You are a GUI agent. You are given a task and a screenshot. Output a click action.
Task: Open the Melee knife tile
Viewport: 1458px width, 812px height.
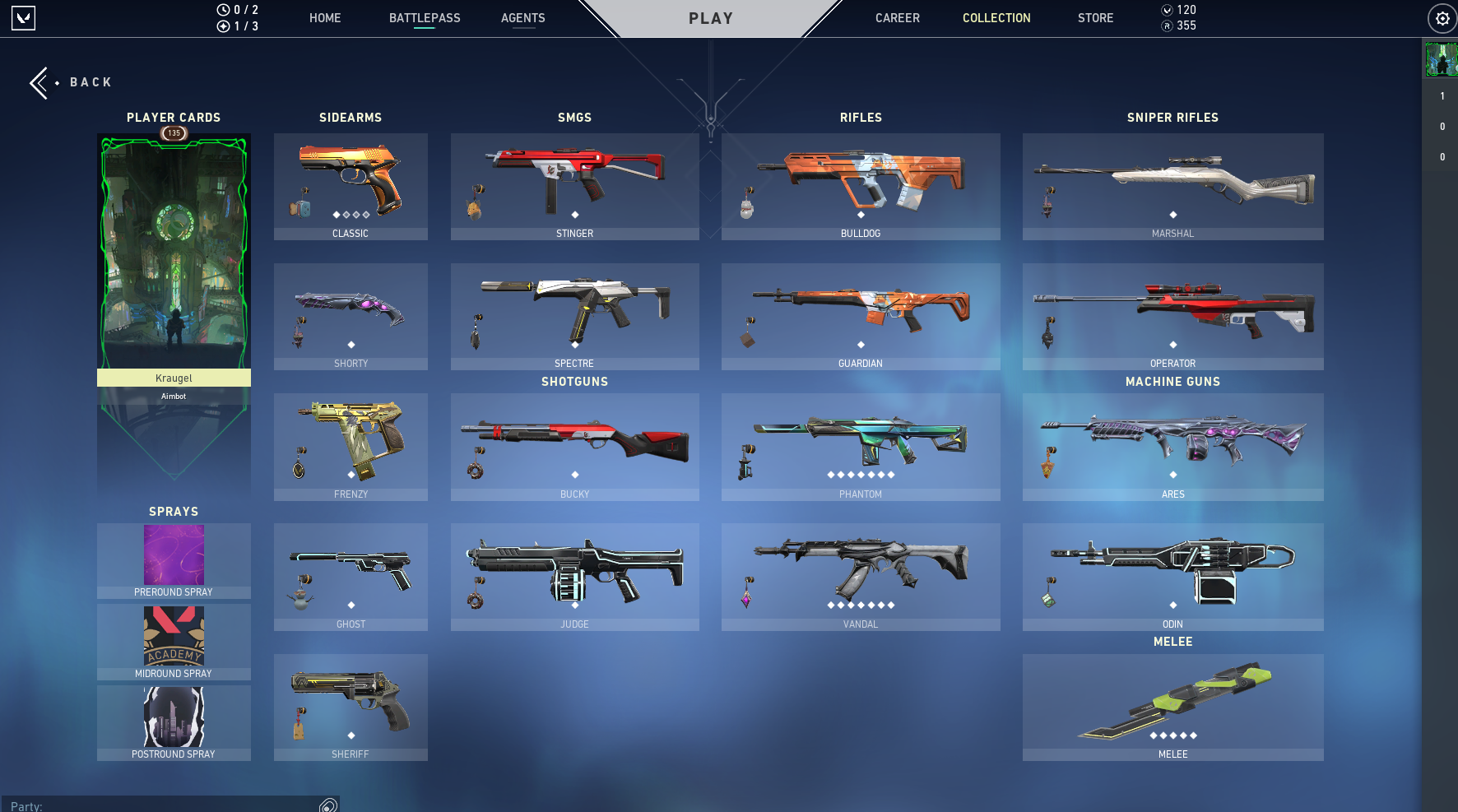point(1172,707)
